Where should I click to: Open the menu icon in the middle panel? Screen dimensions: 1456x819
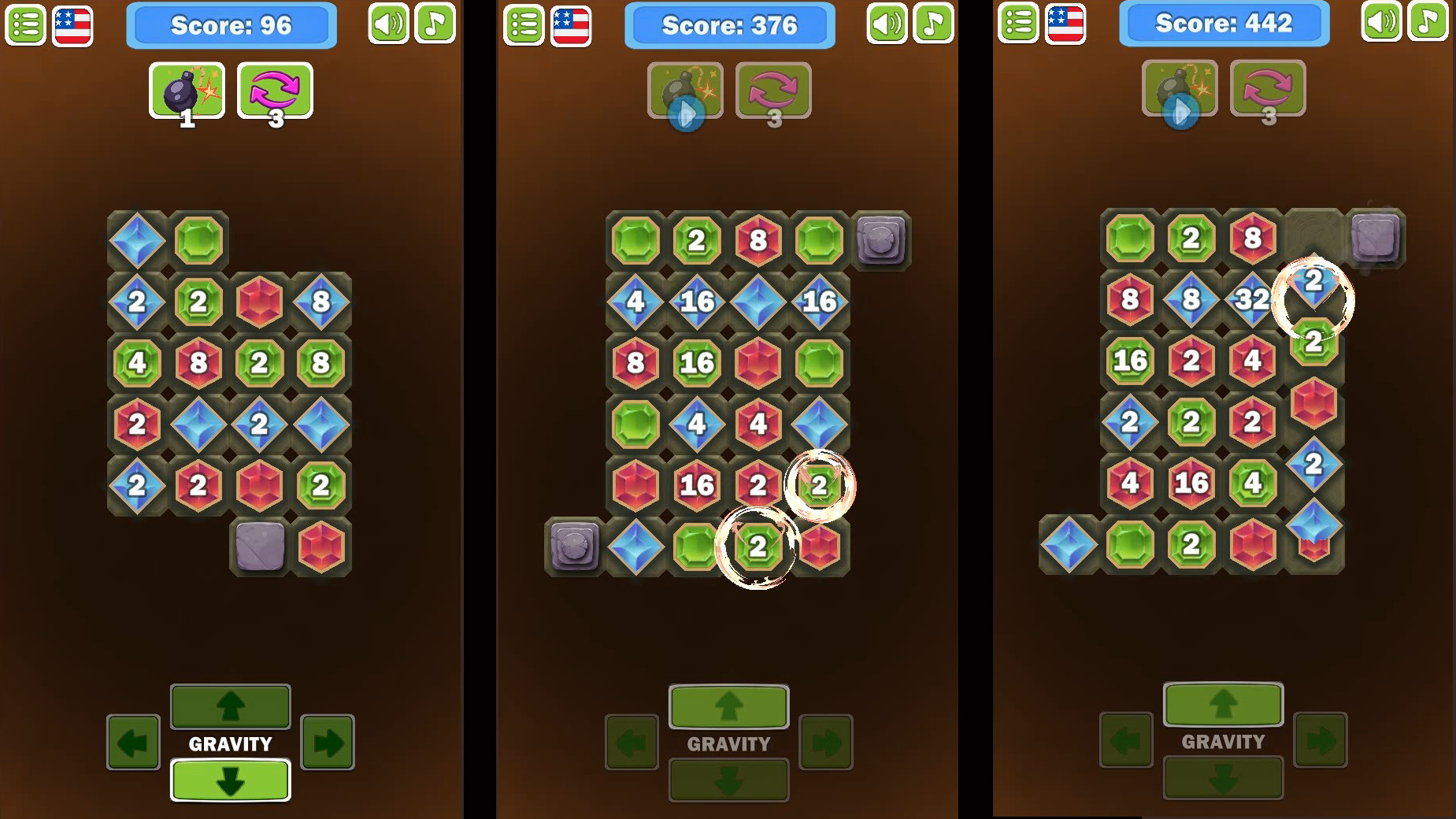[524, 24]
